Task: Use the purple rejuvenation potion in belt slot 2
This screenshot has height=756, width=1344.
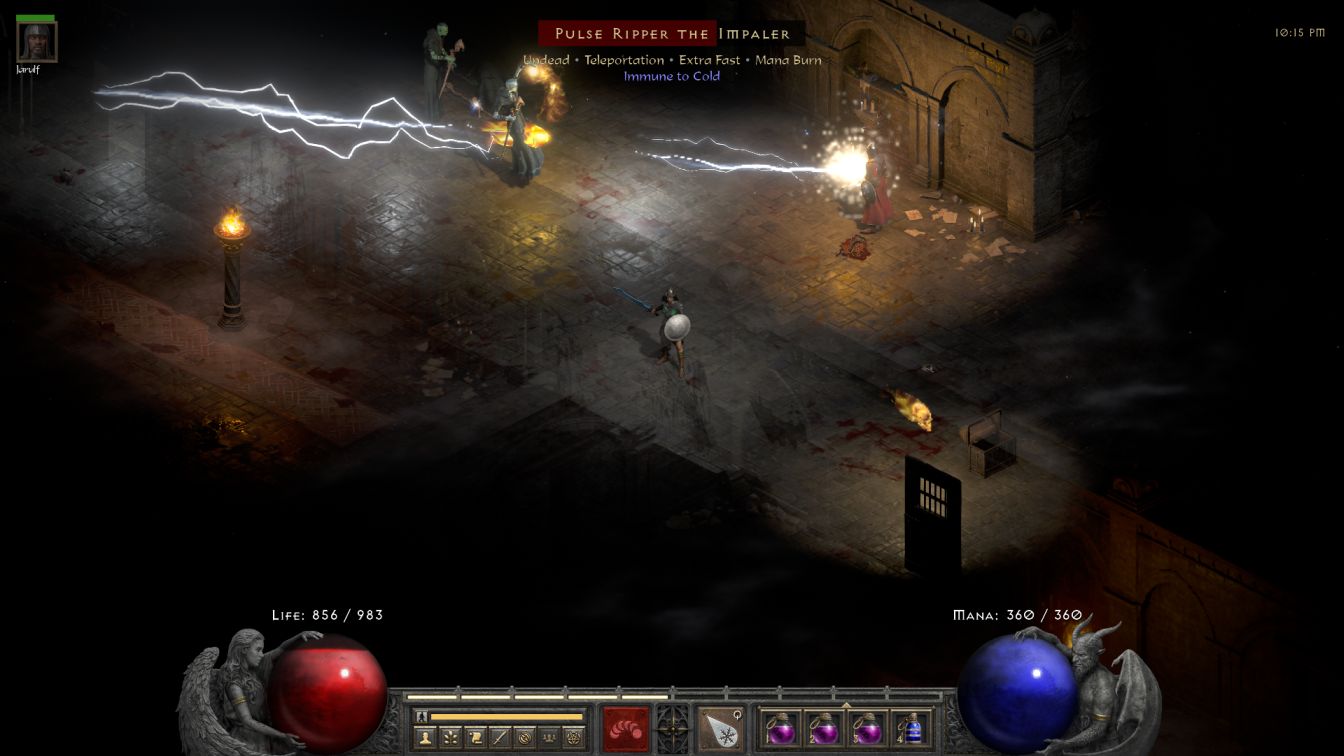Action: click(x=823, y=728)
